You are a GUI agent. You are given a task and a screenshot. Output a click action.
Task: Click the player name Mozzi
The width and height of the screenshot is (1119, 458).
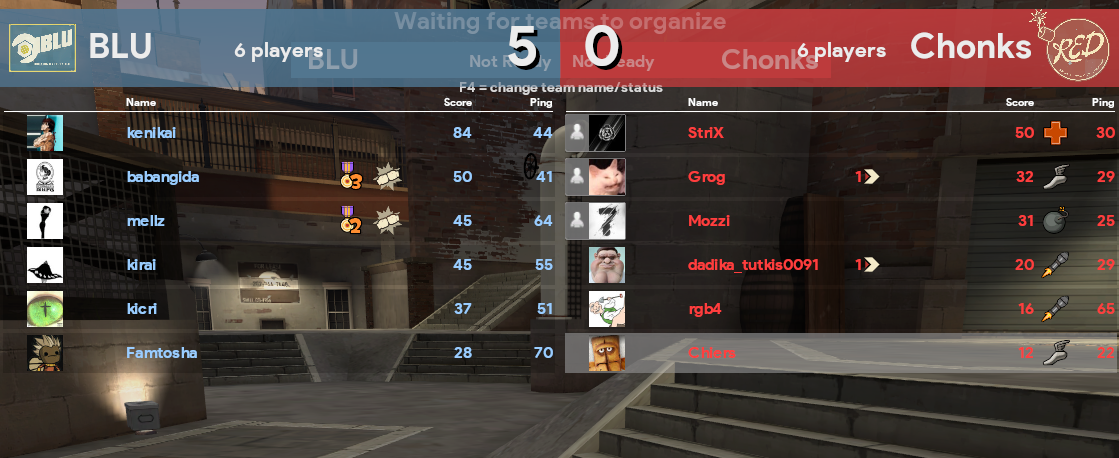tap(709, 221)
